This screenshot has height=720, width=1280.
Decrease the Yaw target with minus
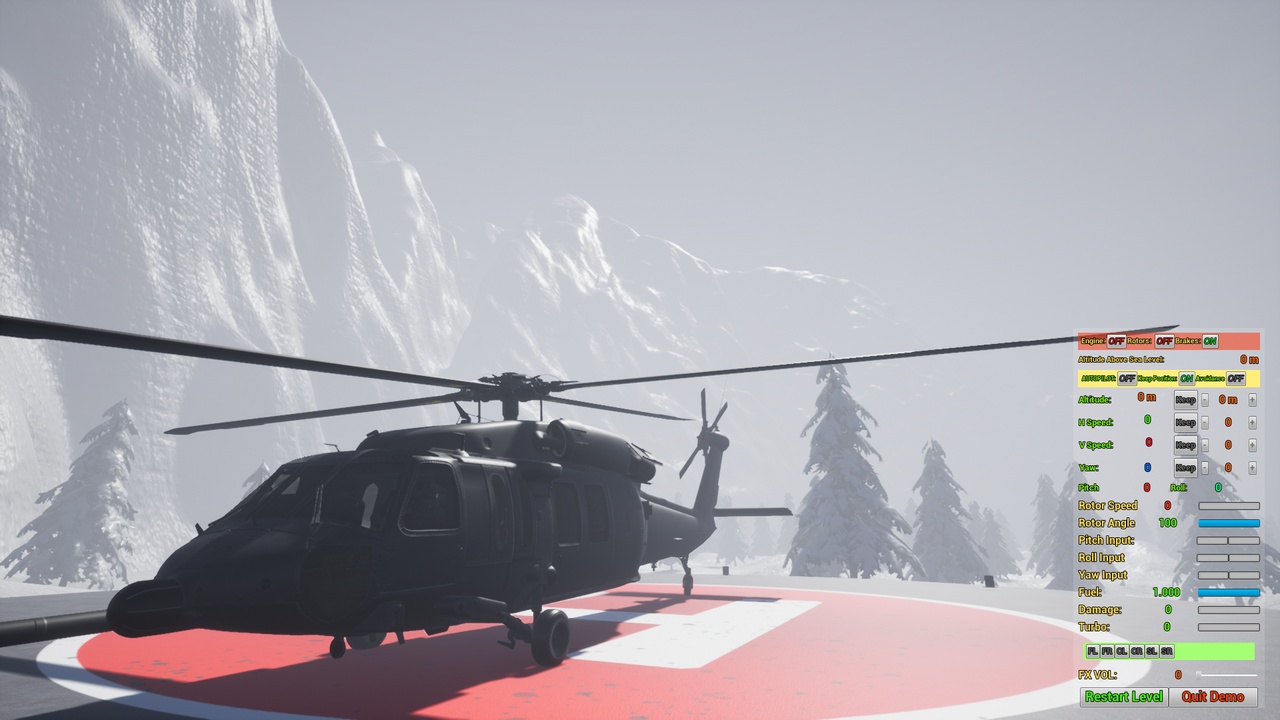tap(1204, 467)
